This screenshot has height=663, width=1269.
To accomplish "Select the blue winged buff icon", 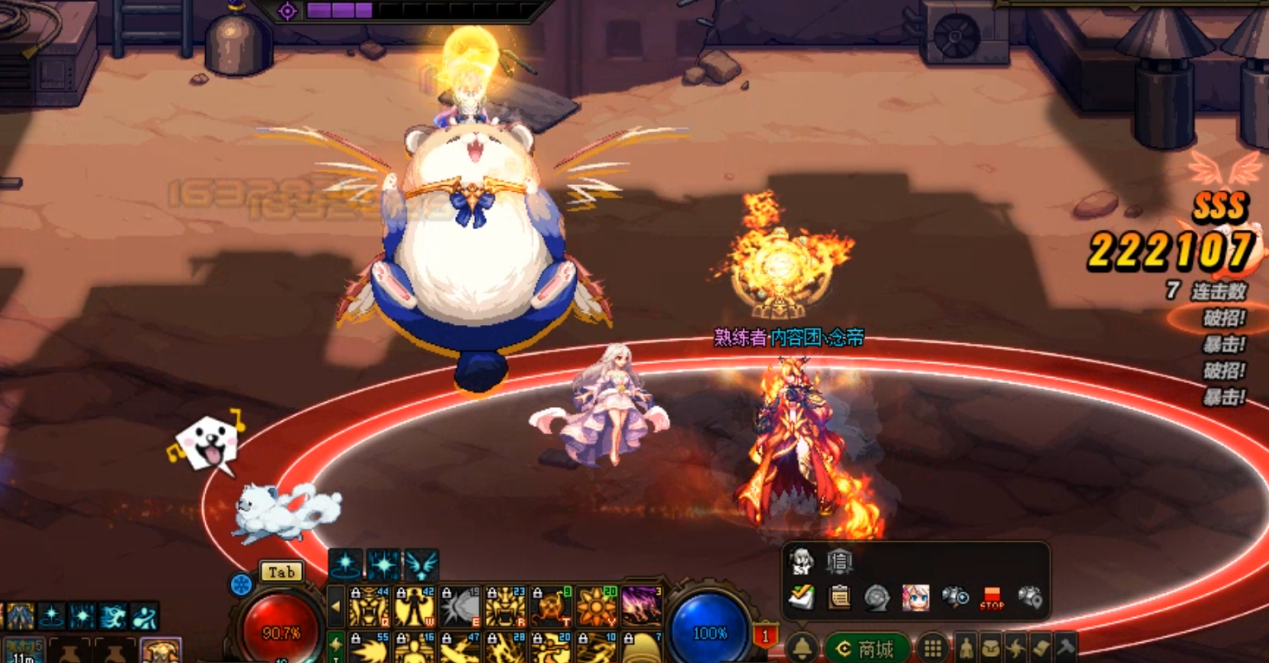I will click(422, 565).
